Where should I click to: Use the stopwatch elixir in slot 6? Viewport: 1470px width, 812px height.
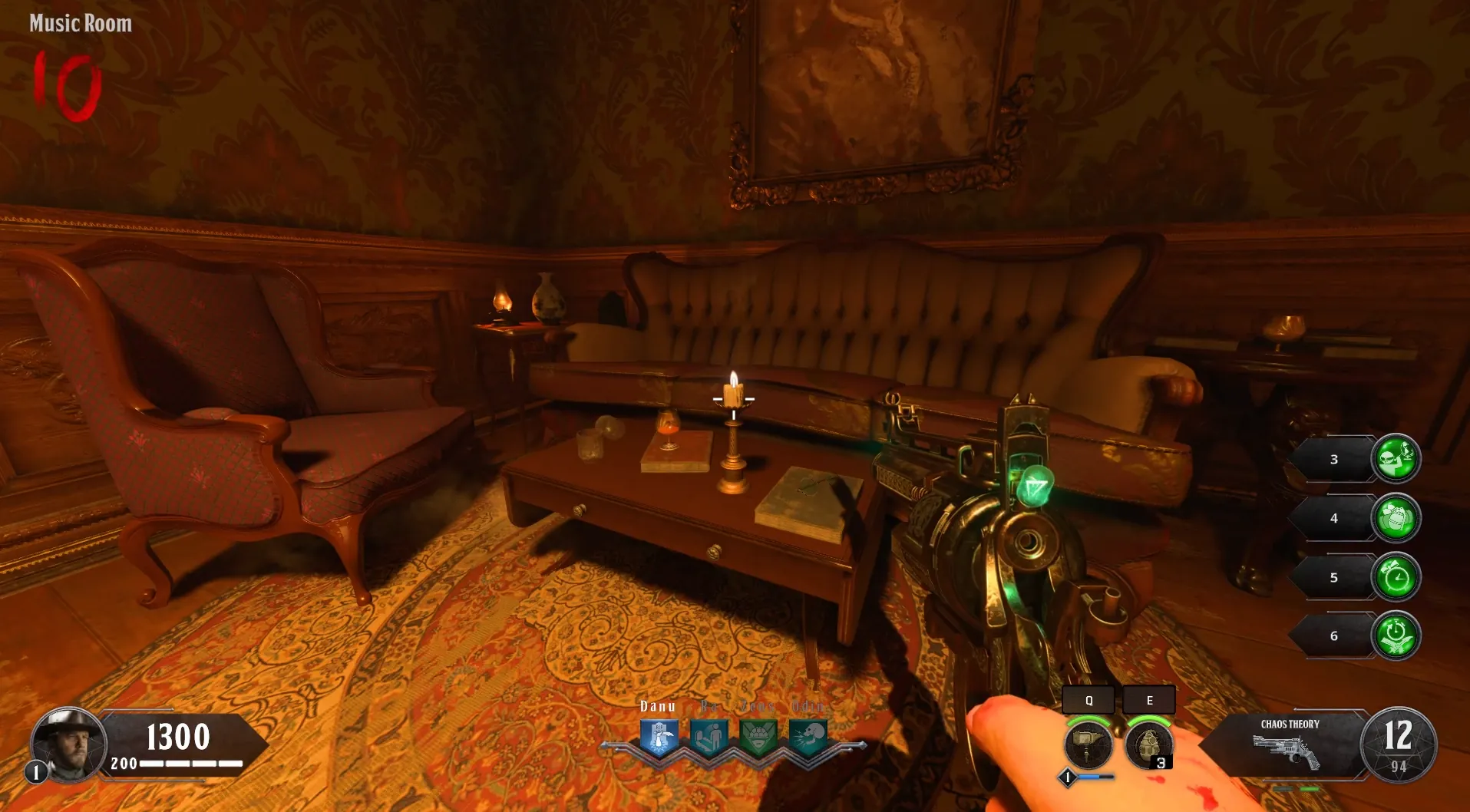click(x=1396, y=635)
